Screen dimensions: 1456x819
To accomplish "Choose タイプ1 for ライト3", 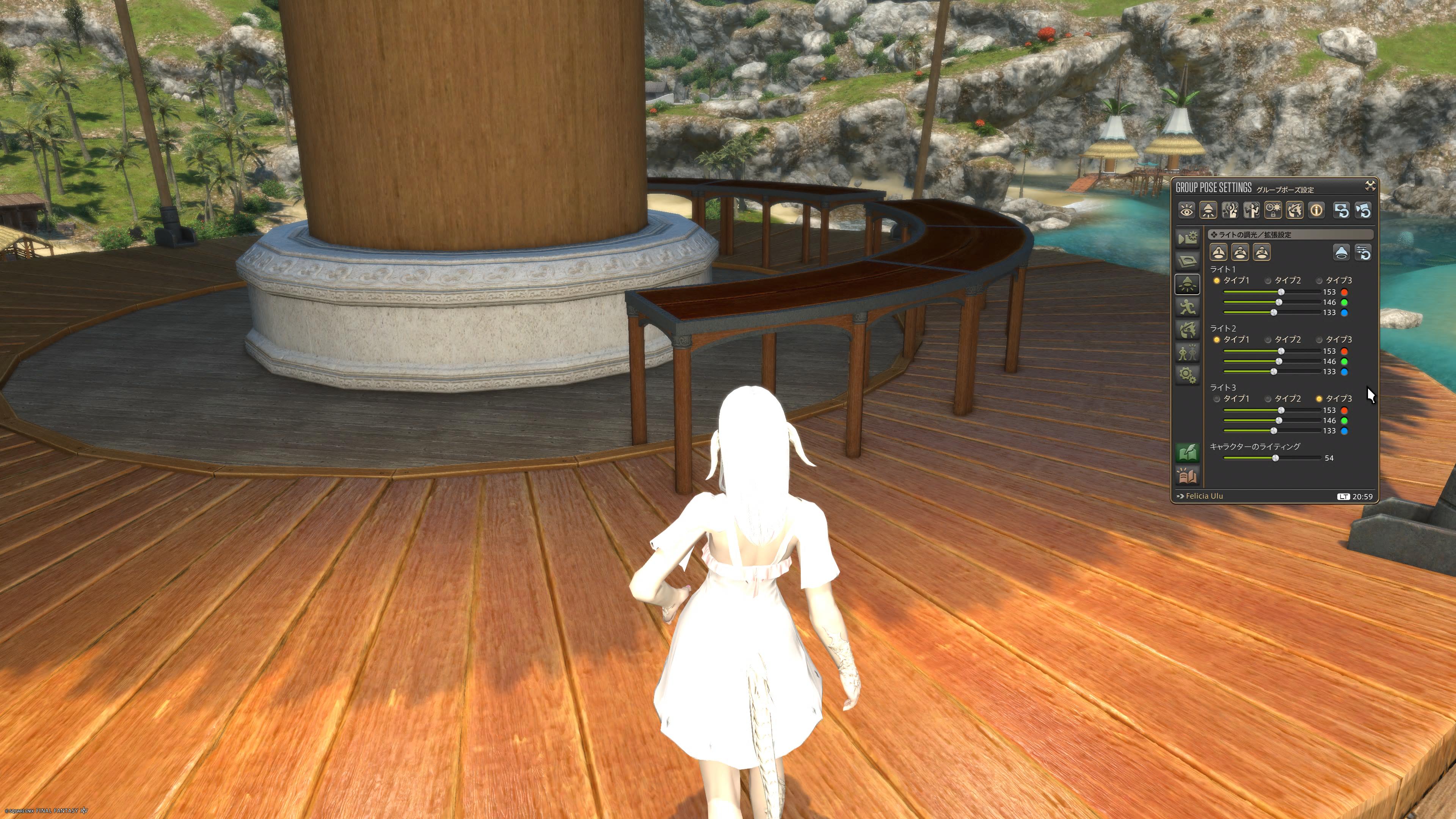I will click(x=1217, y=399).
